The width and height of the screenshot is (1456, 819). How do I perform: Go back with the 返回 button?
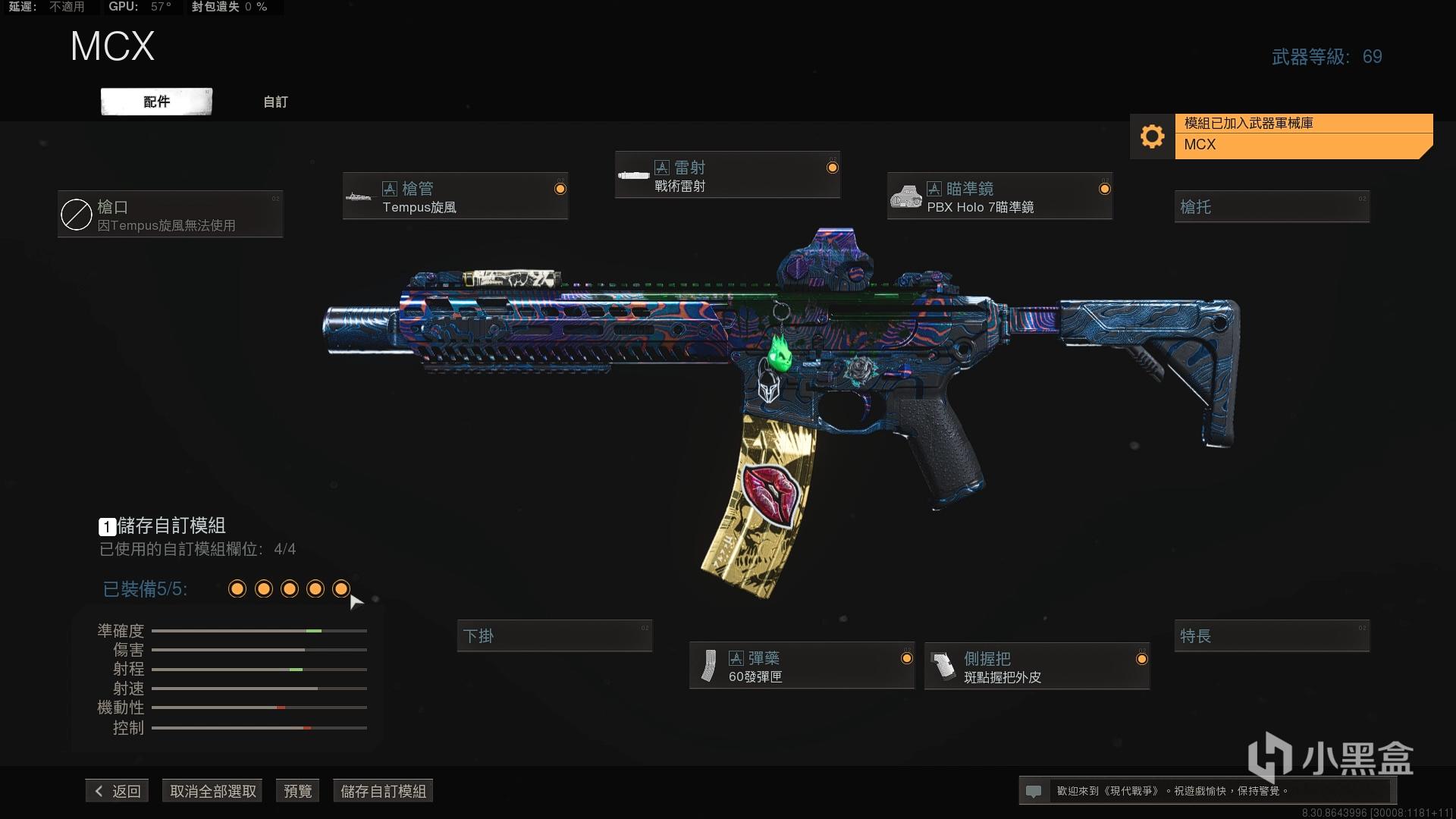click(118, 791)
